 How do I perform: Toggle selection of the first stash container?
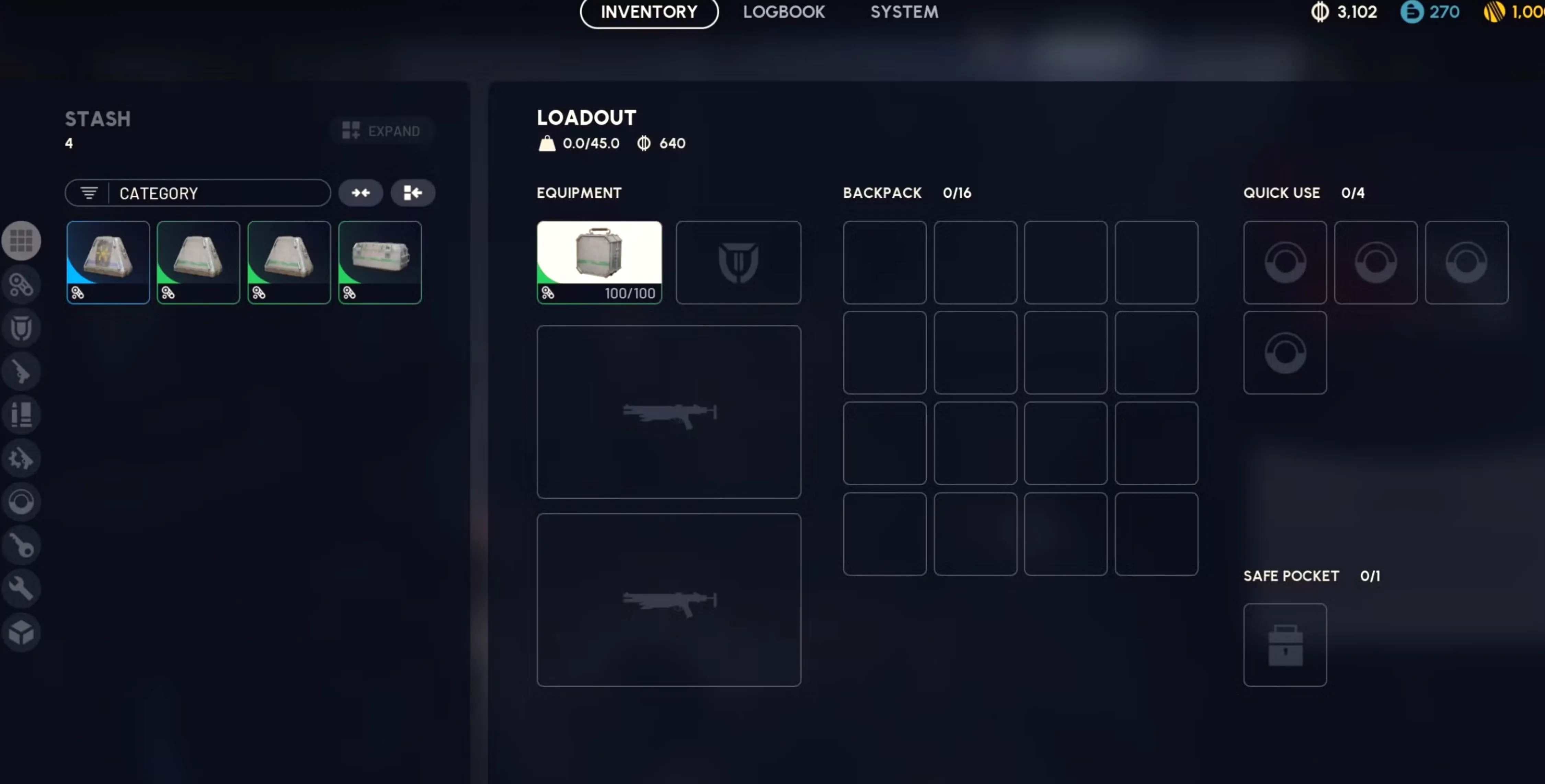click(x=107, y=262)
